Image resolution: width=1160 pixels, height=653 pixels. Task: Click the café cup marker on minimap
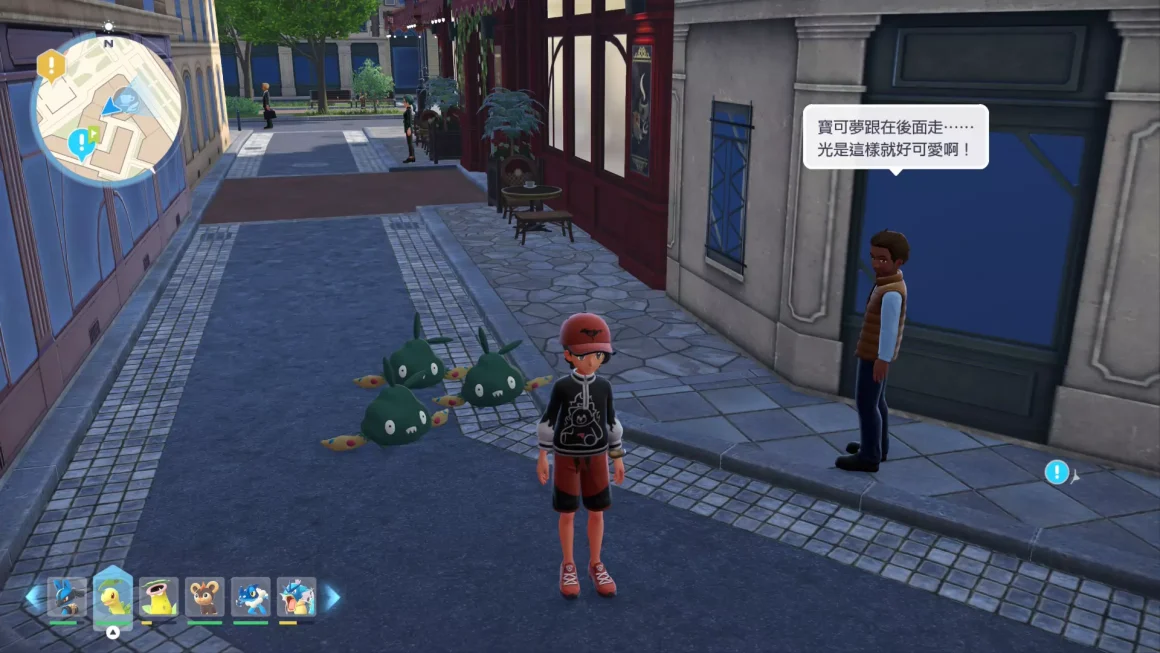(x=126, y=98)
